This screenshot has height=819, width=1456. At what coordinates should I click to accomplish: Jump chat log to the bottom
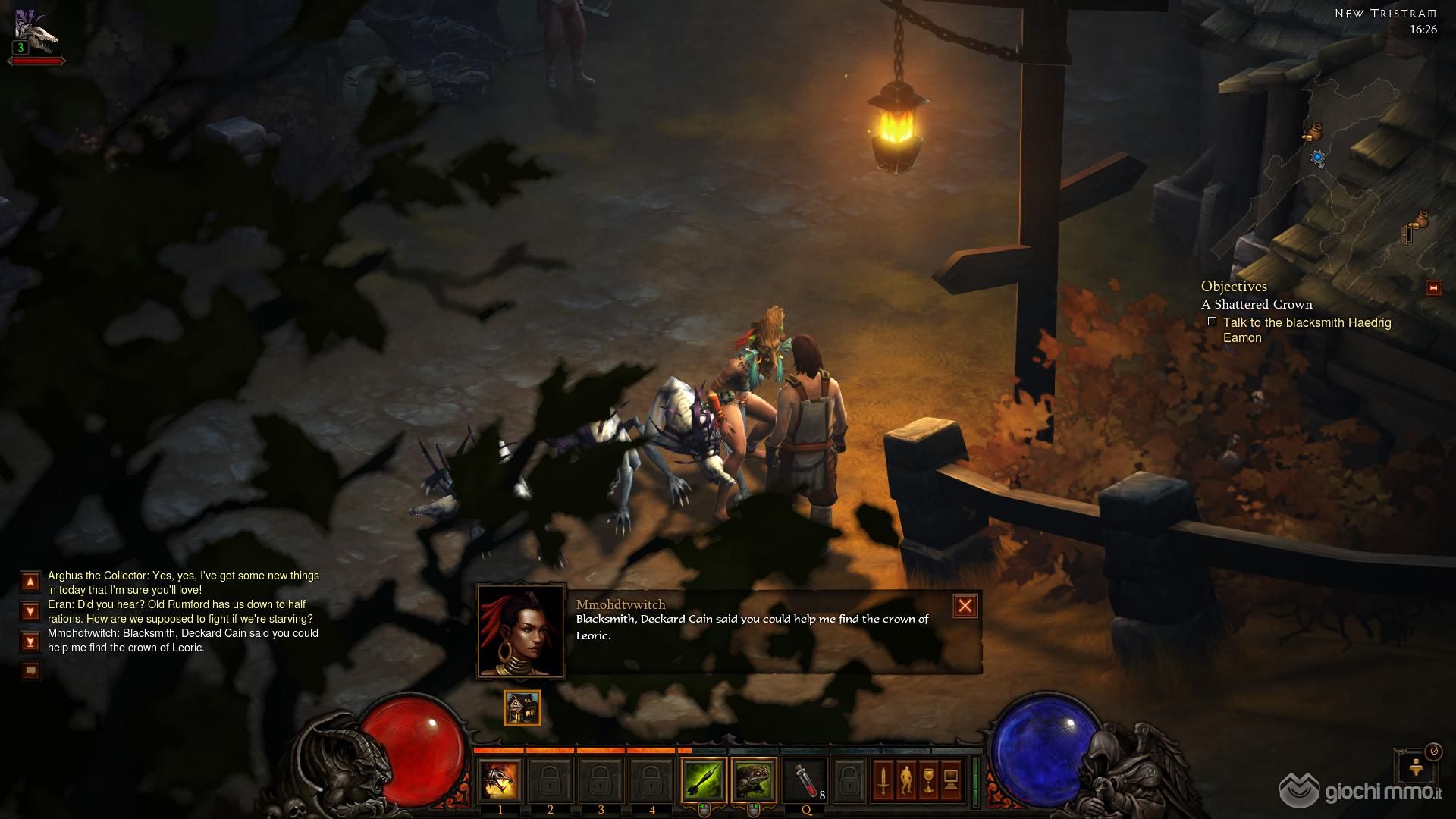30,642
